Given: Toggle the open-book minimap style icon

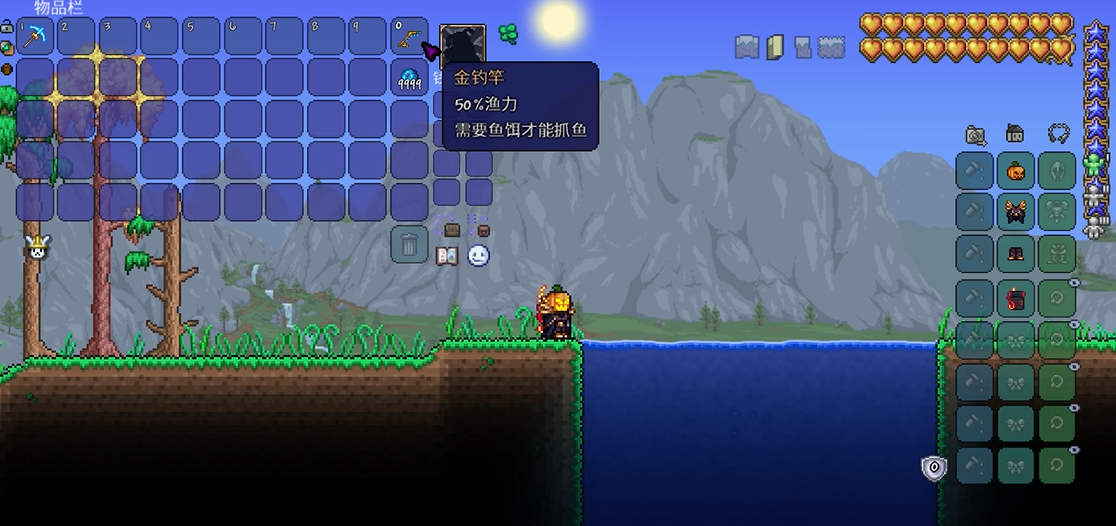Looking at the screenshot, I should click(x=775, y=46).
